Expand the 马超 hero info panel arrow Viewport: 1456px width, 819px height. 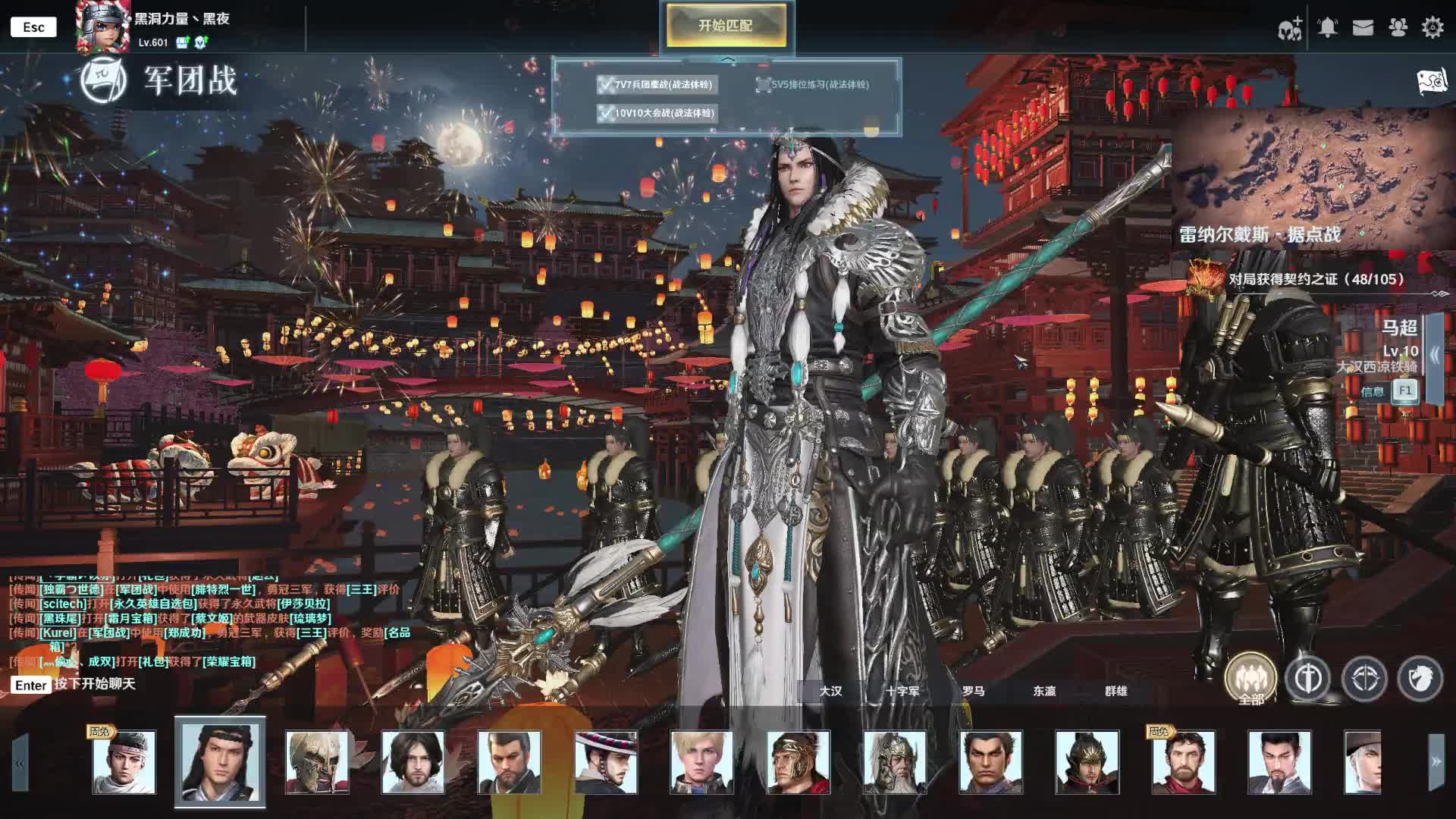pyautogui.click(x=1435, y=354)
